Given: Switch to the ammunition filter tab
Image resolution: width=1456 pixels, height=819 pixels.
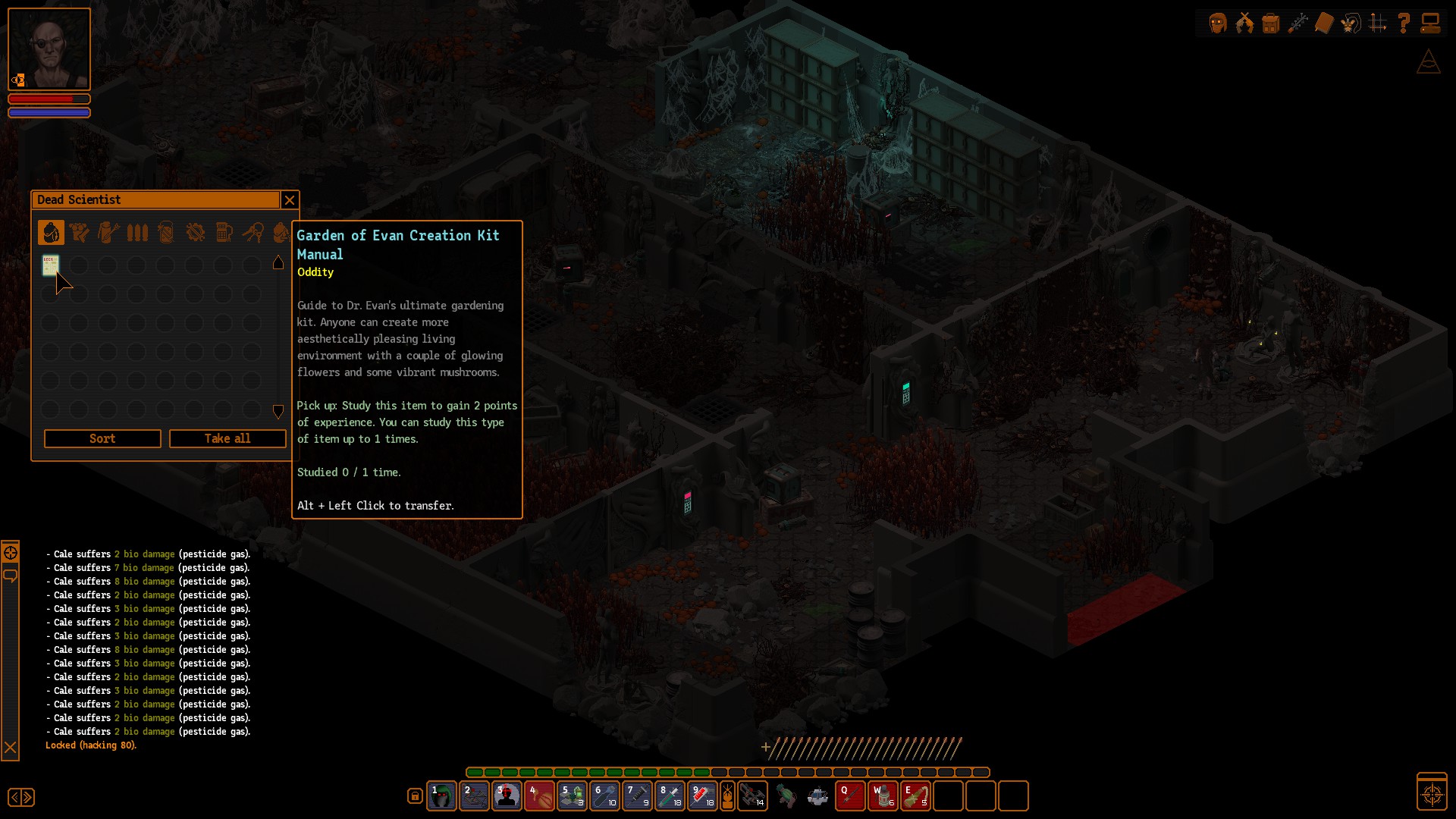Looking at the screenshot, I should pyautogui.click(x=137, y=233).
